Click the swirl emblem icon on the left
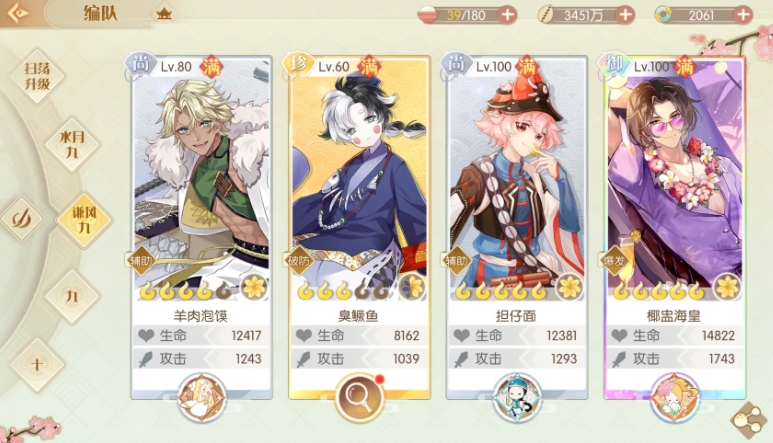The width and height of the screenshot is (773, 443). pyautogui.click(x=22, y=218)
